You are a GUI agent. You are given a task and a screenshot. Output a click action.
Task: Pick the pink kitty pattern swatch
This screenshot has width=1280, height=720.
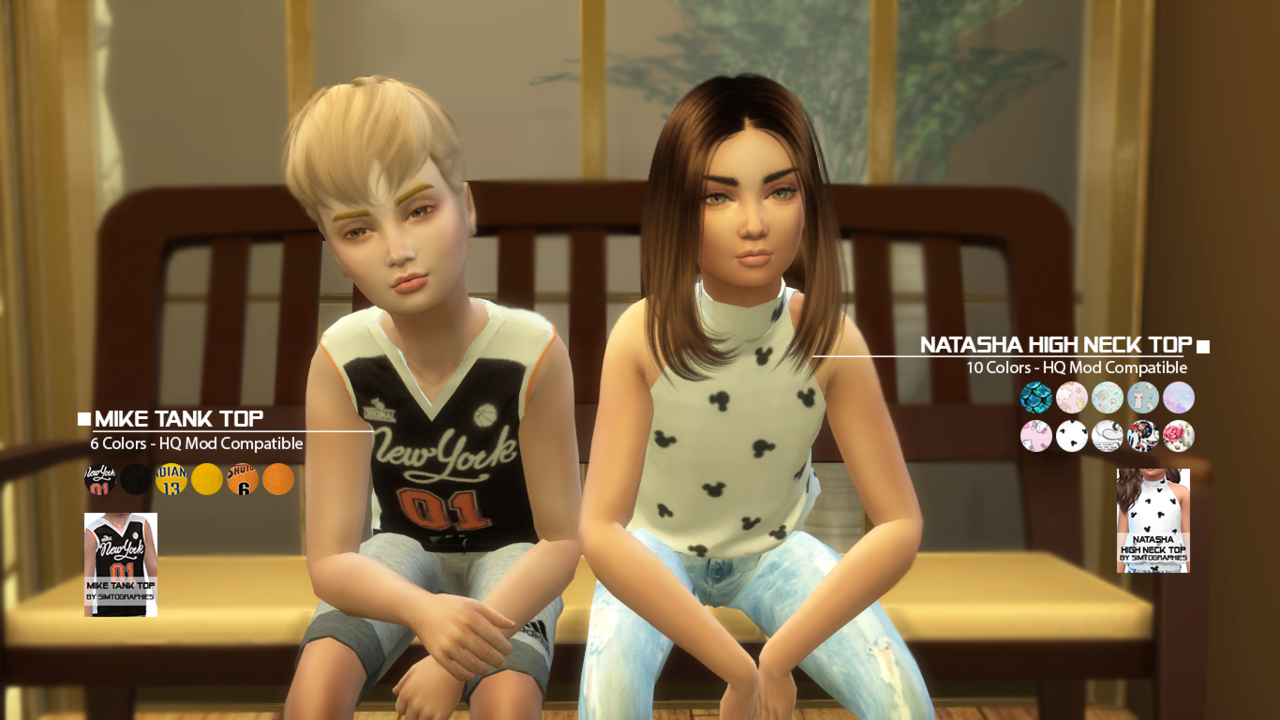[x=1036, y=436]
